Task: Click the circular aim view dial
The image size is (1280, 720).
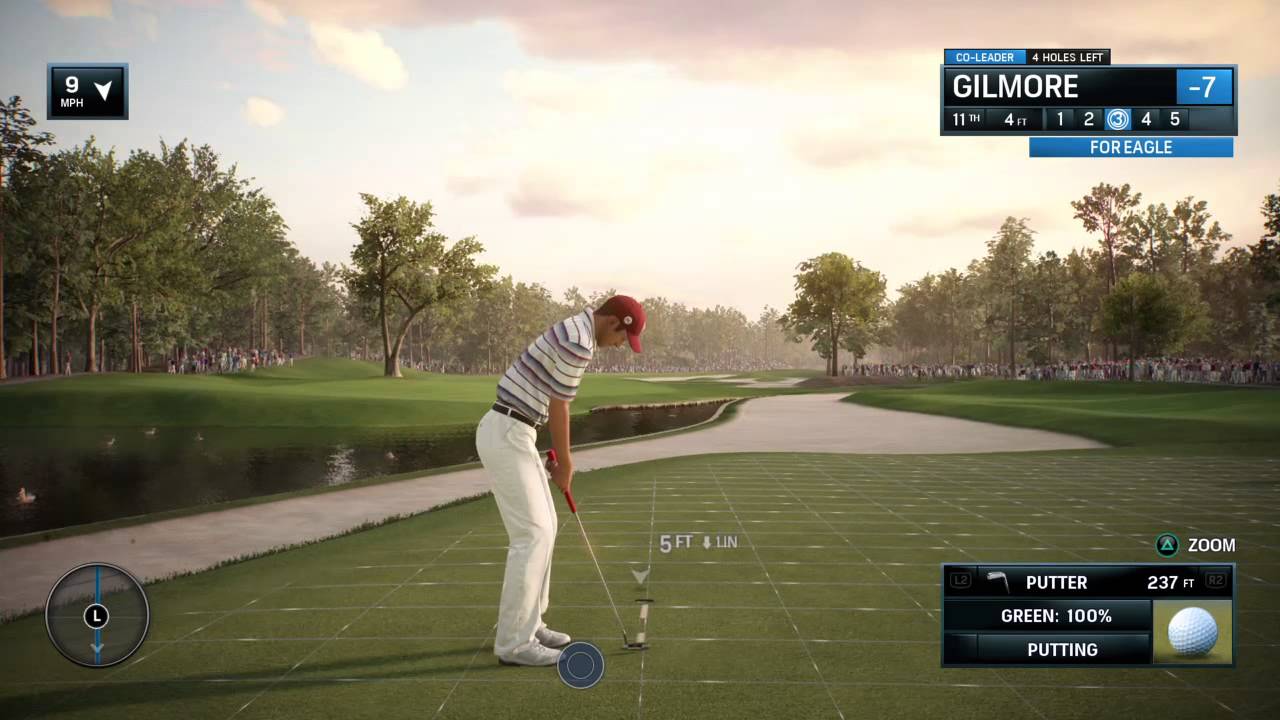Action: (x=97, y=615)
